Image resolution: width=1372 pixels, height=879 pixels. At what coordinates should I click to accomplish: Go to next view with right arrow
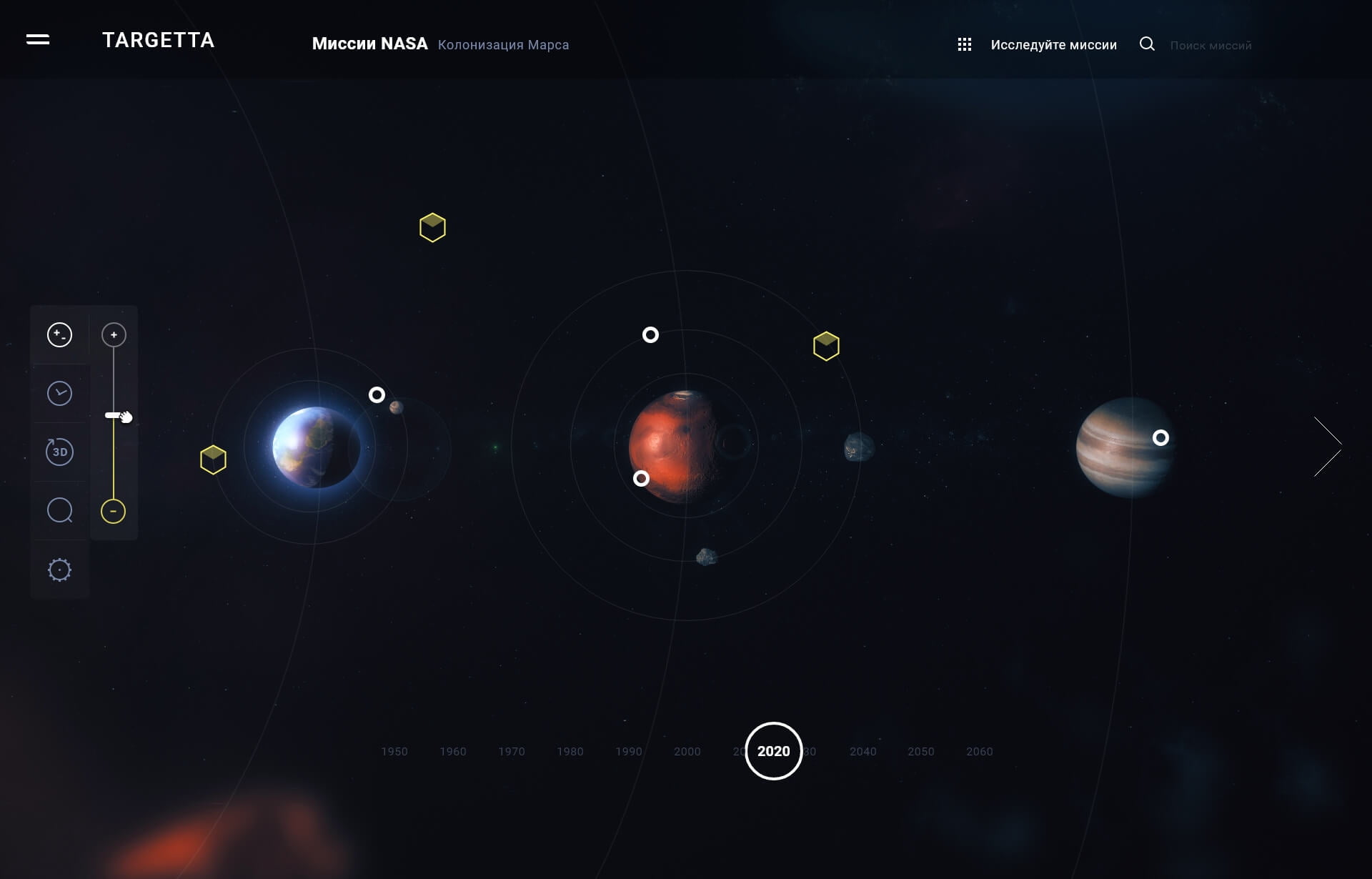1328,447
